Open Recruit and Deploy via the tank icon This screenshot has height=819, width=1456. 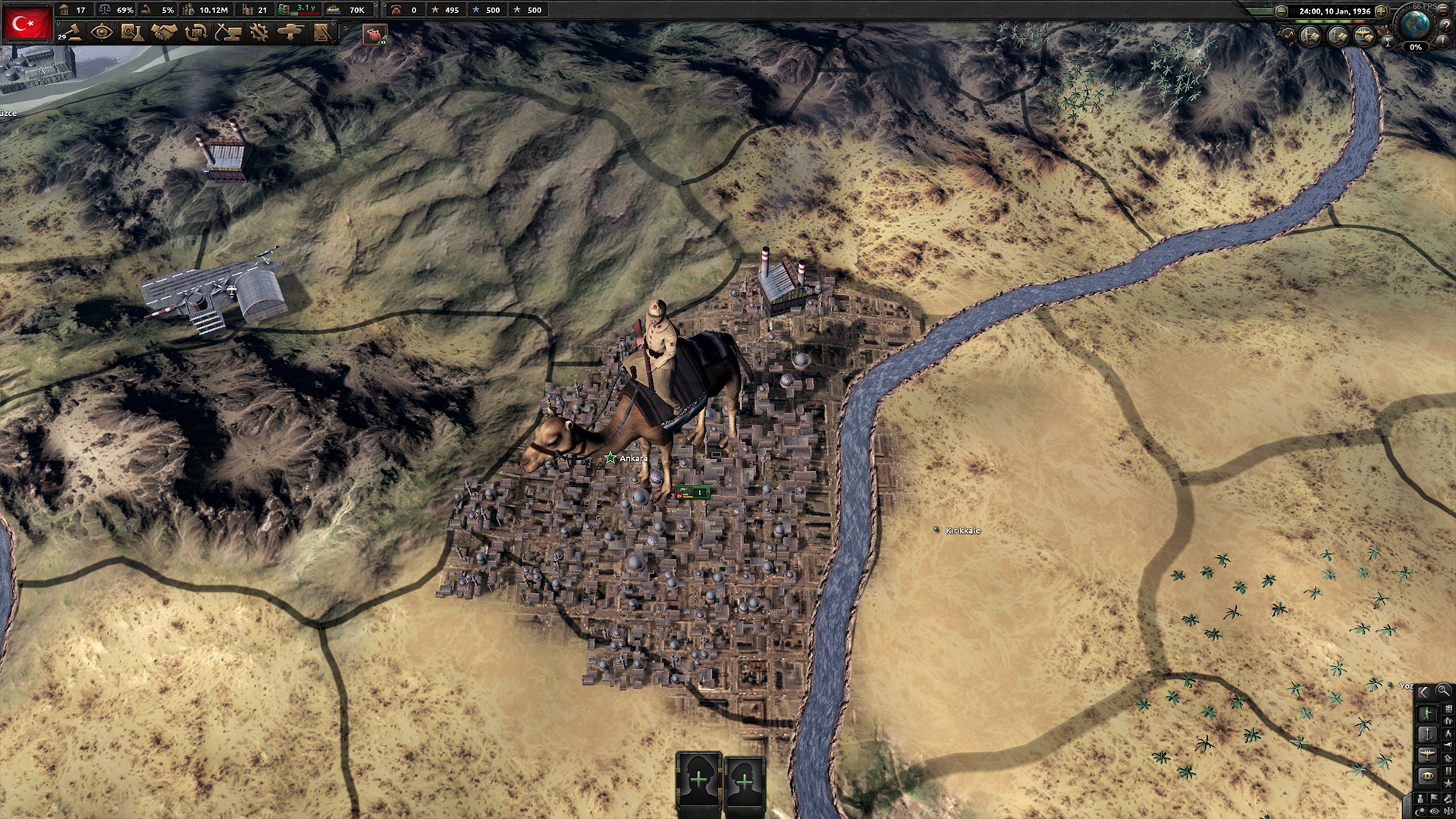tap(291, 32)
